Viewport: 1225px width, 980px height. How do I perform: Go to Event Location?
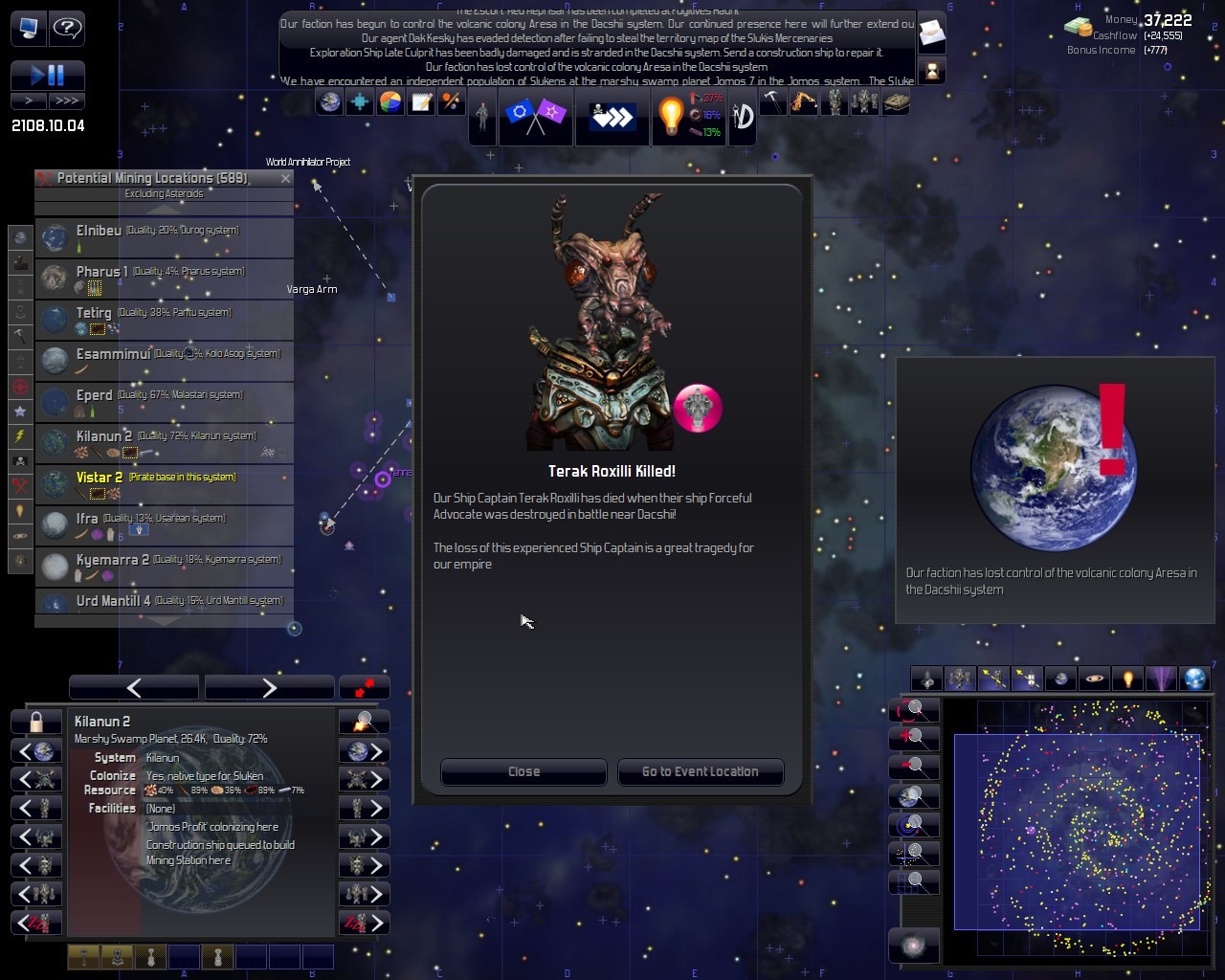click(x=700, y=771)
